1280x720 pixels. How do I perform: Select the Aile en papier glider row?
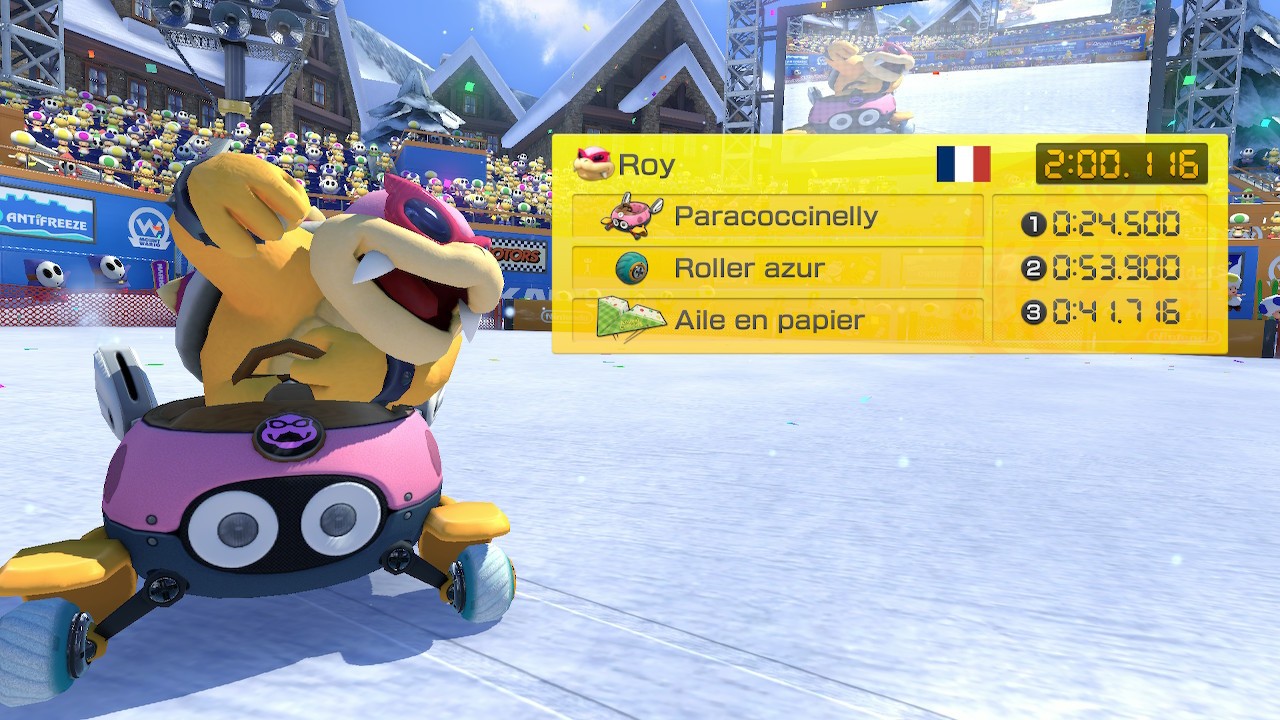pos(777,320)
